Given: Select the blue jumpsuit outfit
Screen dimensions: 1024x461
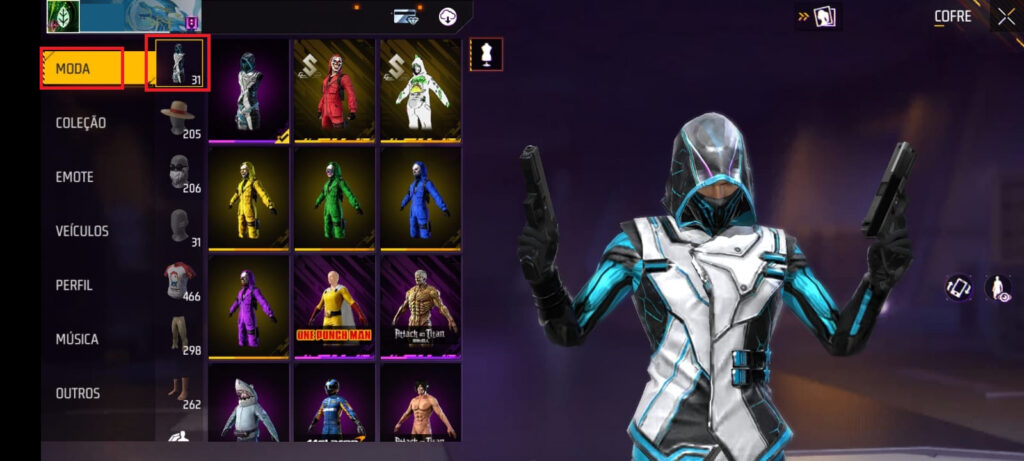Looking at the screenshot, I should [x=420, y=198].
